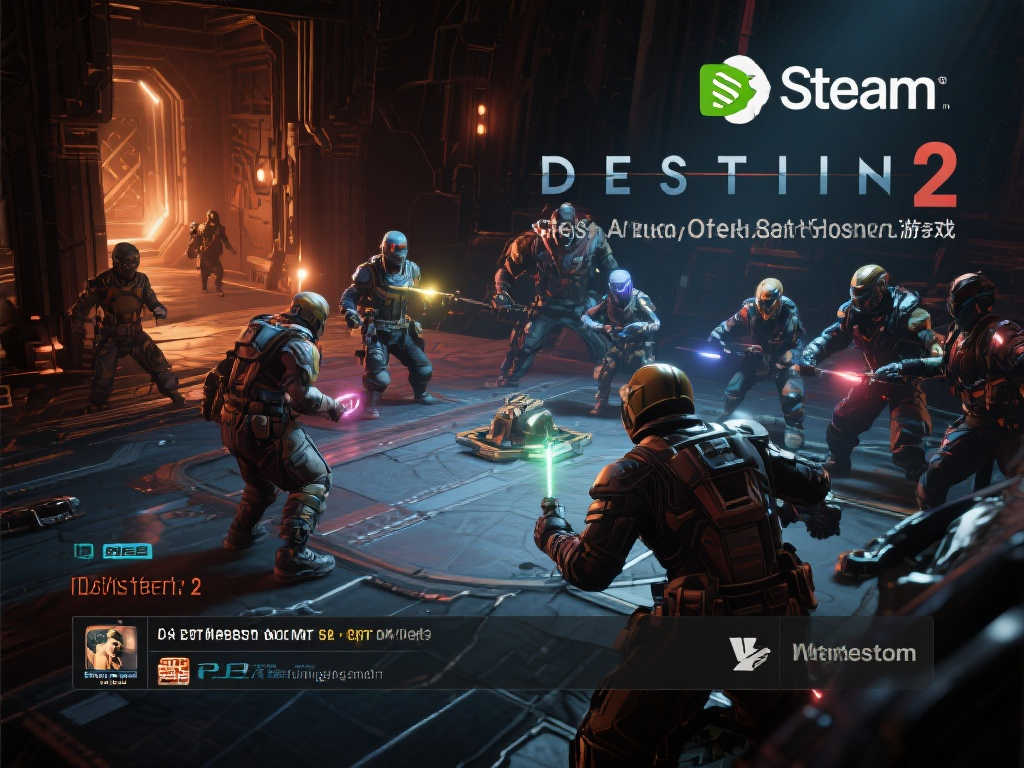
Task: Select the character portrait thumbnail in the bottom bar
Action: [110, 653]
